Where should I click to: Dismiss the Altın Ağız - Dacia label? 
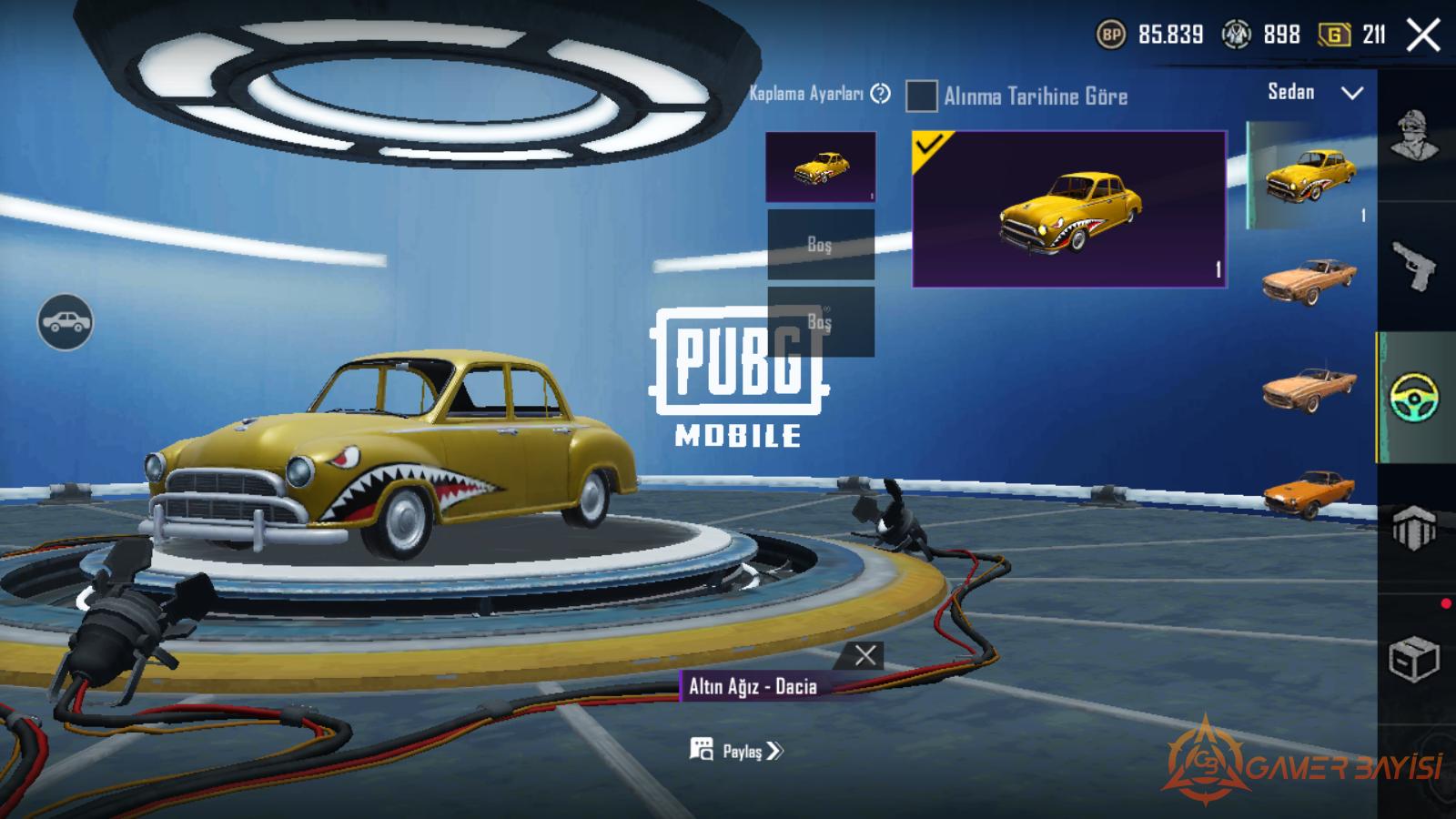tap(865, 655)
